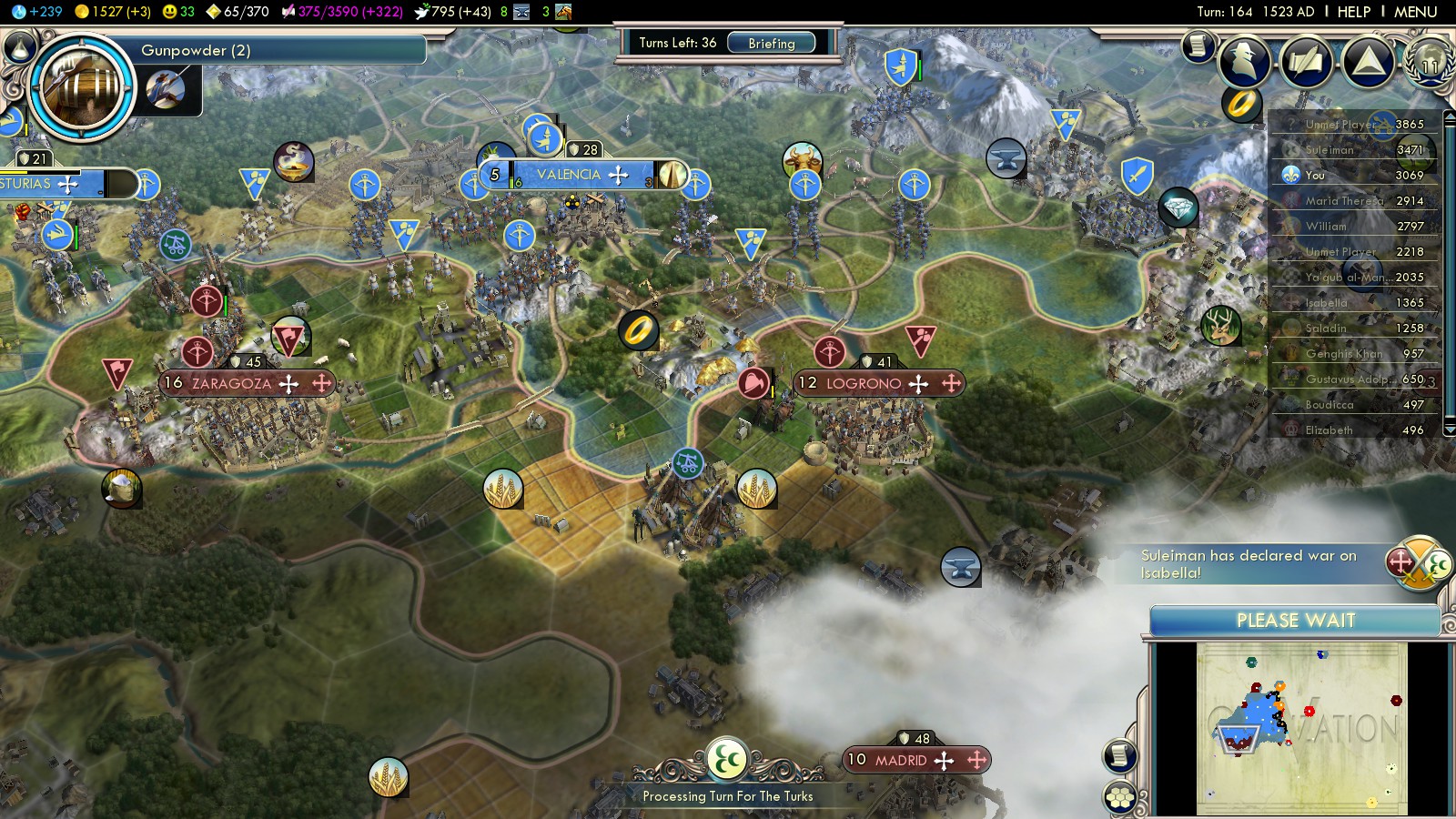Toggle the hex grid map options button
1456x819 pixels.
coord(1120,797)
